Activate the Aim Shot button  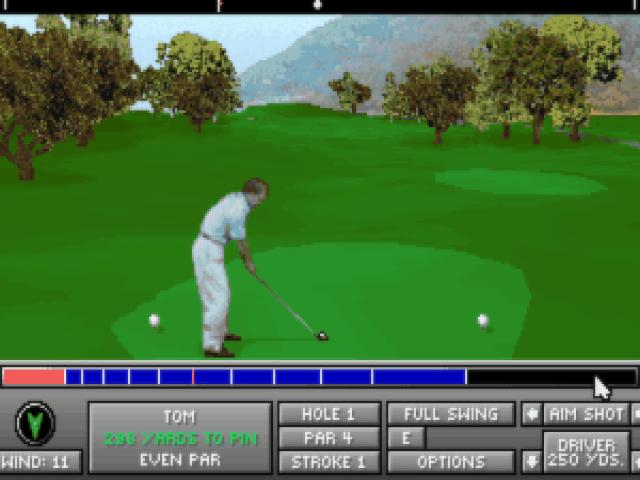[x=586, y=414]
